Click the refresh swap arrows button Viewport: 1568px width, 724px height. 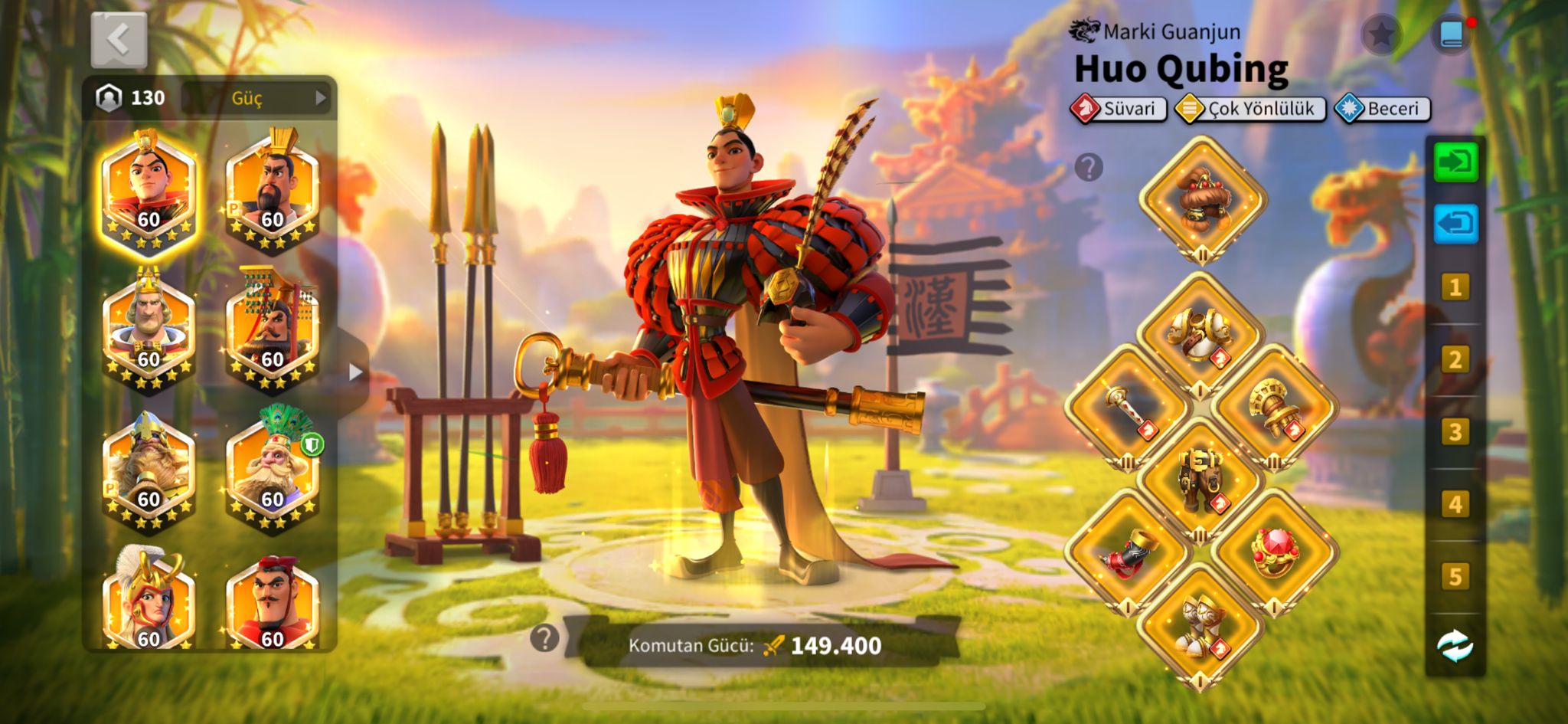pos(1455,645)
